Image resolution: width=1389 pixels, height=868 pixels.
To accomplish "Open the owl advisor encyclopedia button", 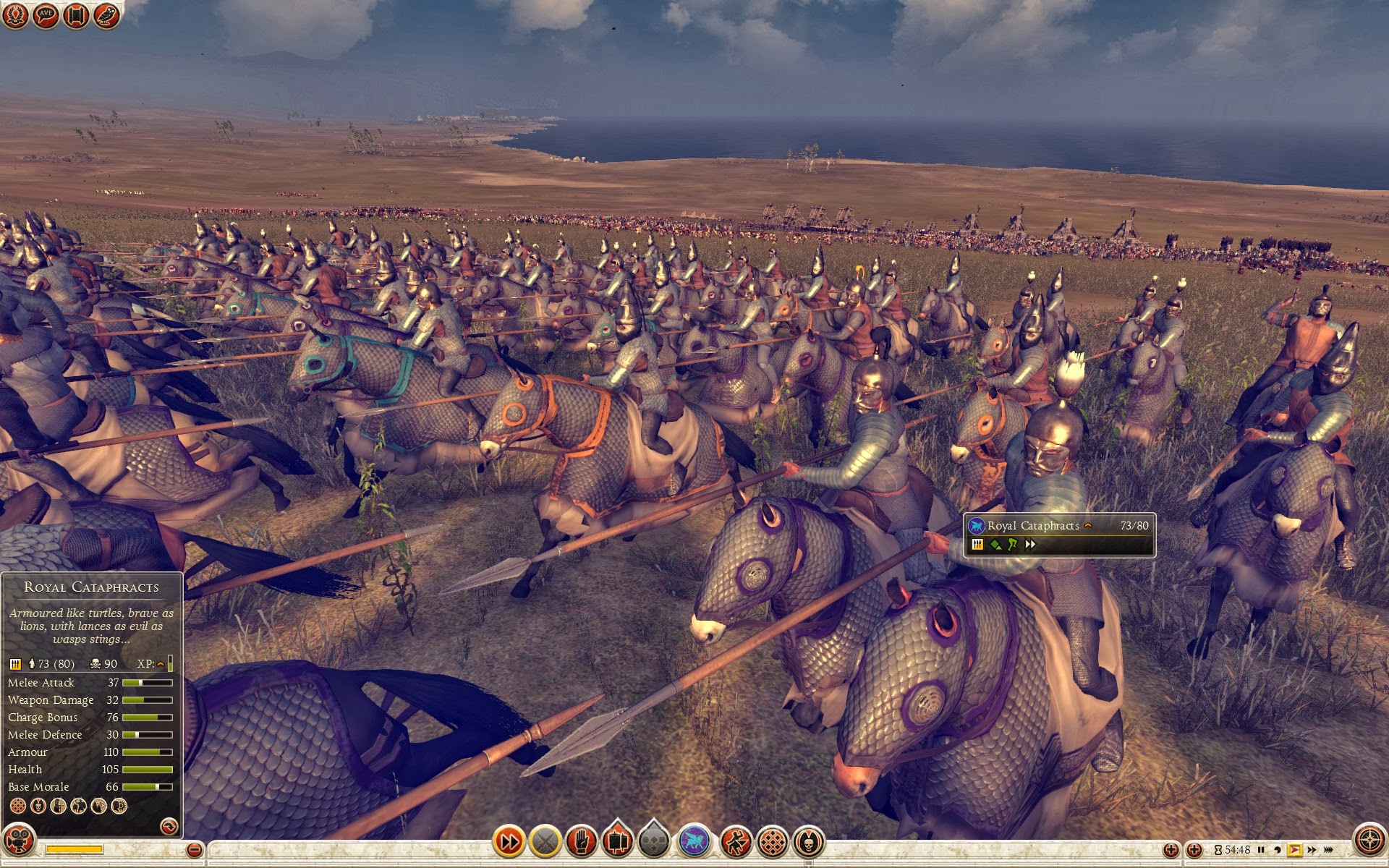I will (106, 15).
